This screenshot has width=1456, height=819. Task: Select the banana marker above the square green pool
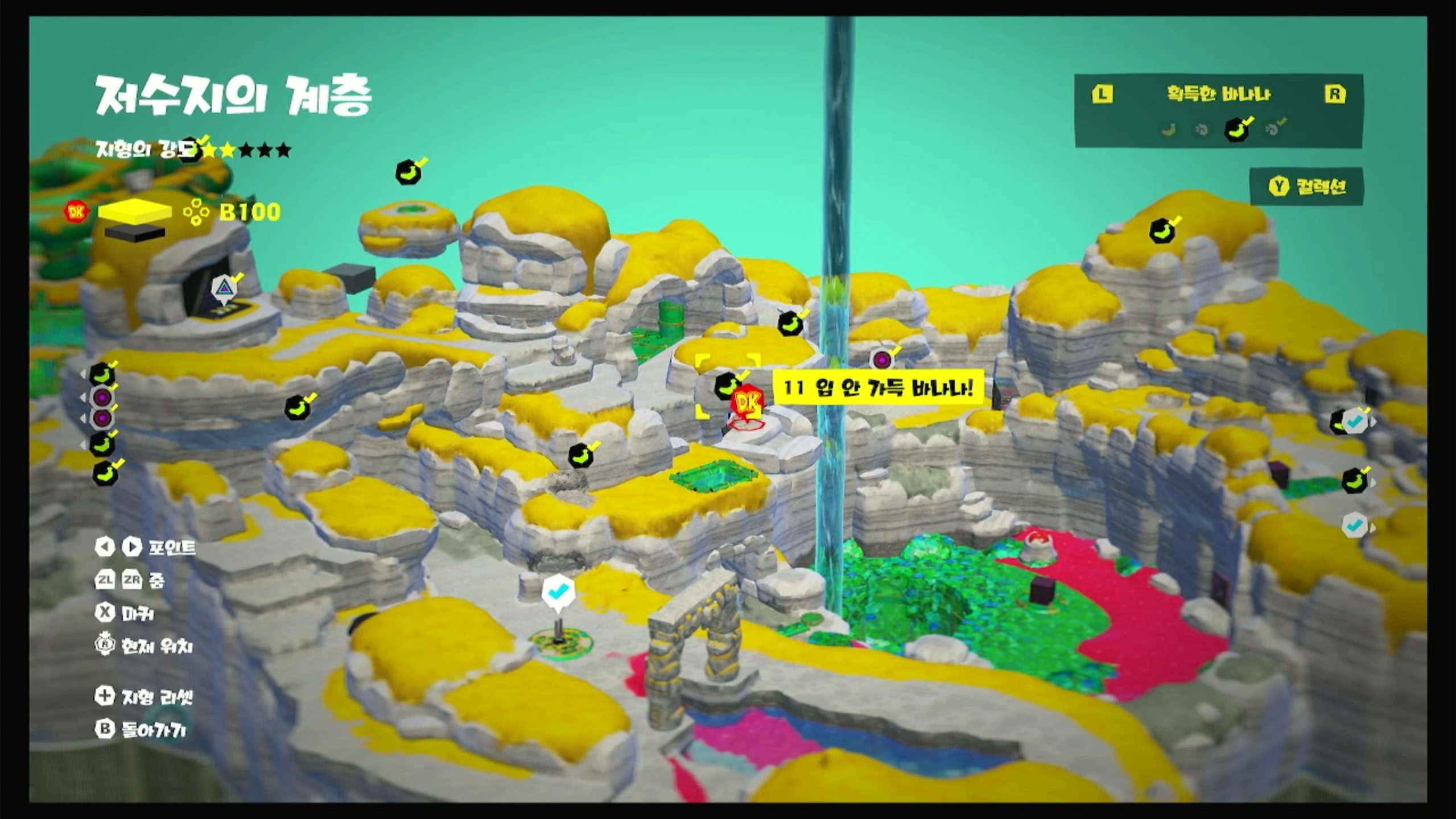click(x=581, y=456)
